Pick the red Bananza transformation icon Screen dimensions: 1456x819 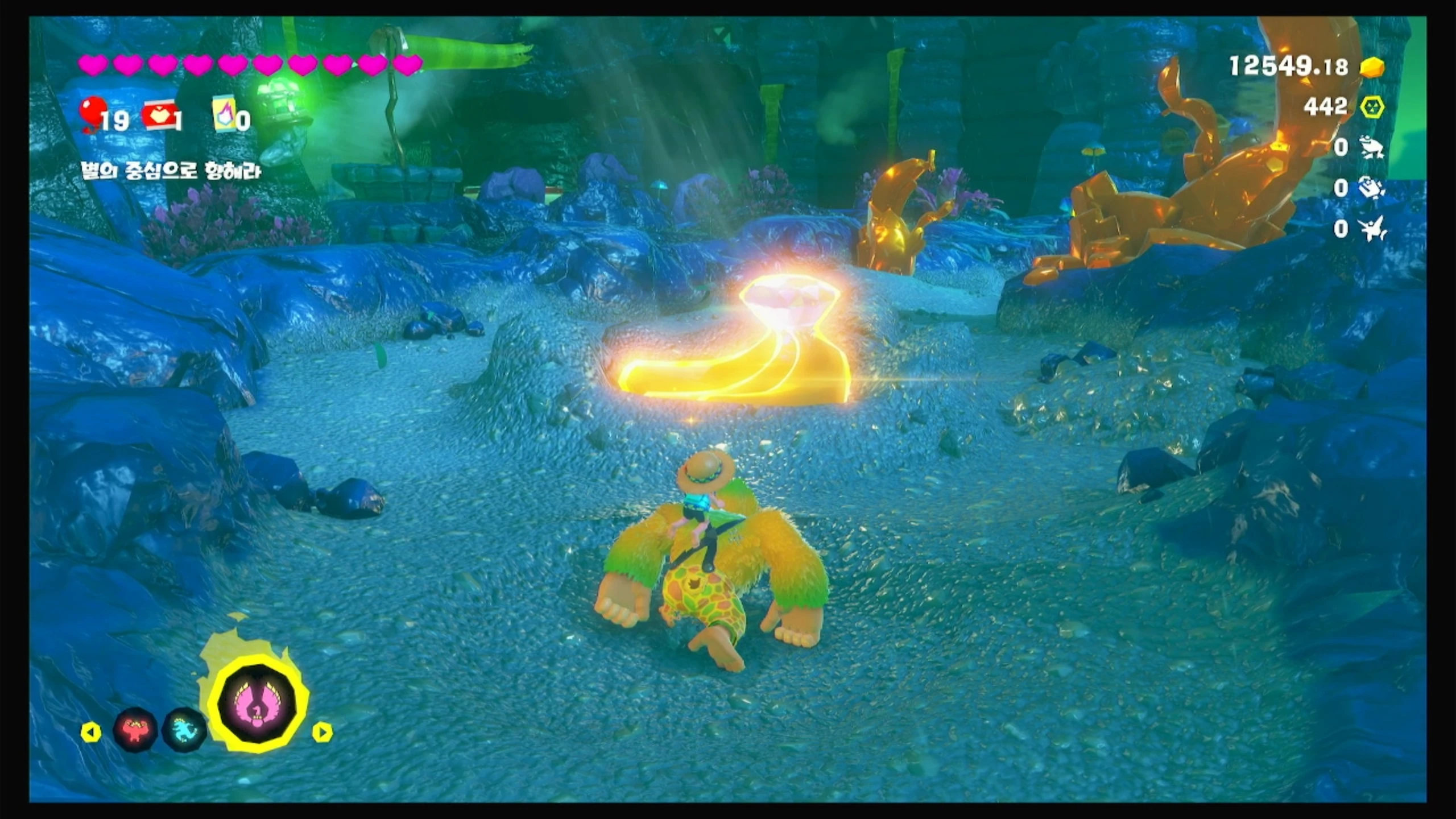(x=136, y=729)
